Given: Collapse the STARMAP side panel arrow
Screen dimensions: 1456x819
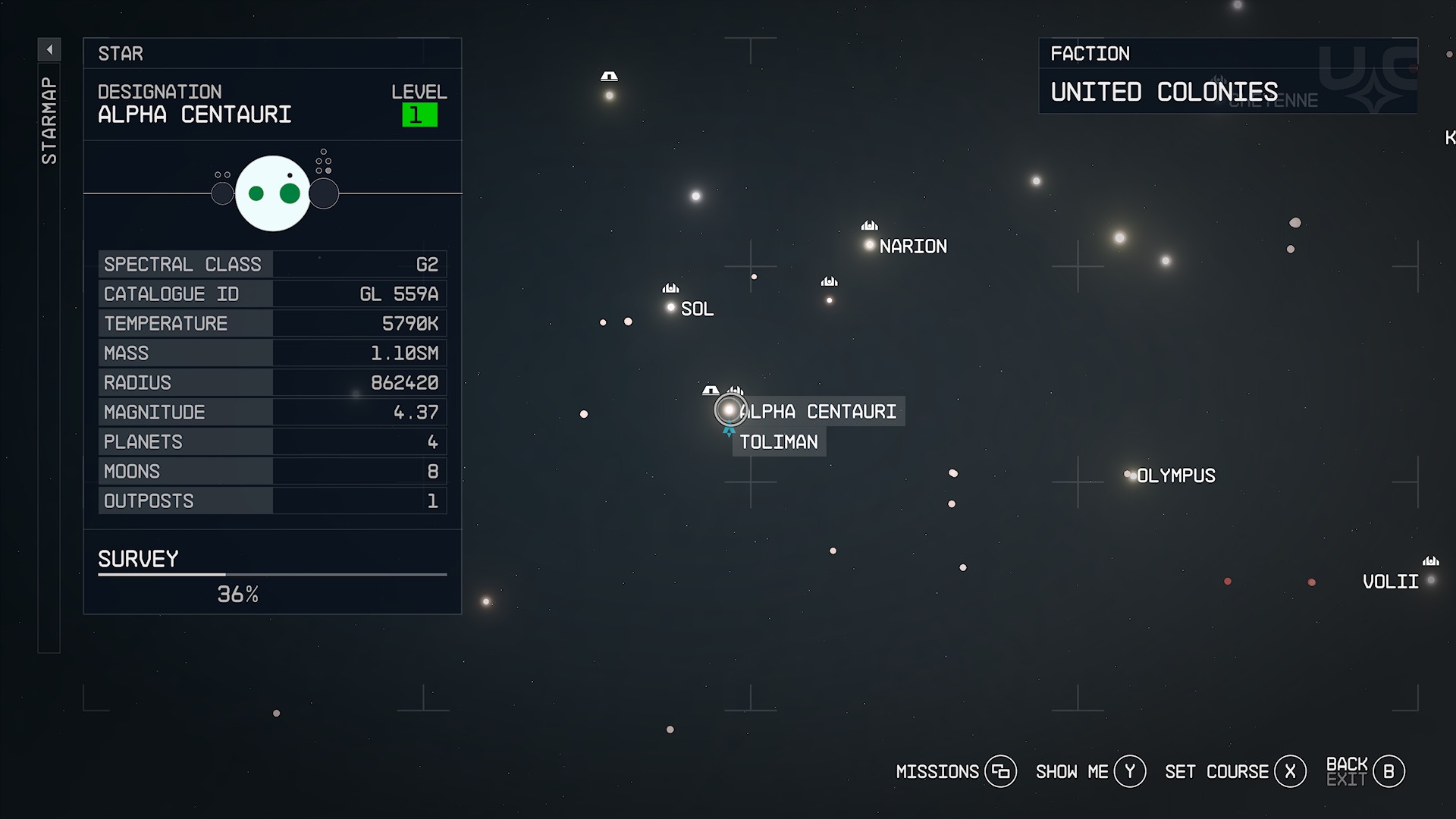Looking at the screenshot, I should click(49, 49).
